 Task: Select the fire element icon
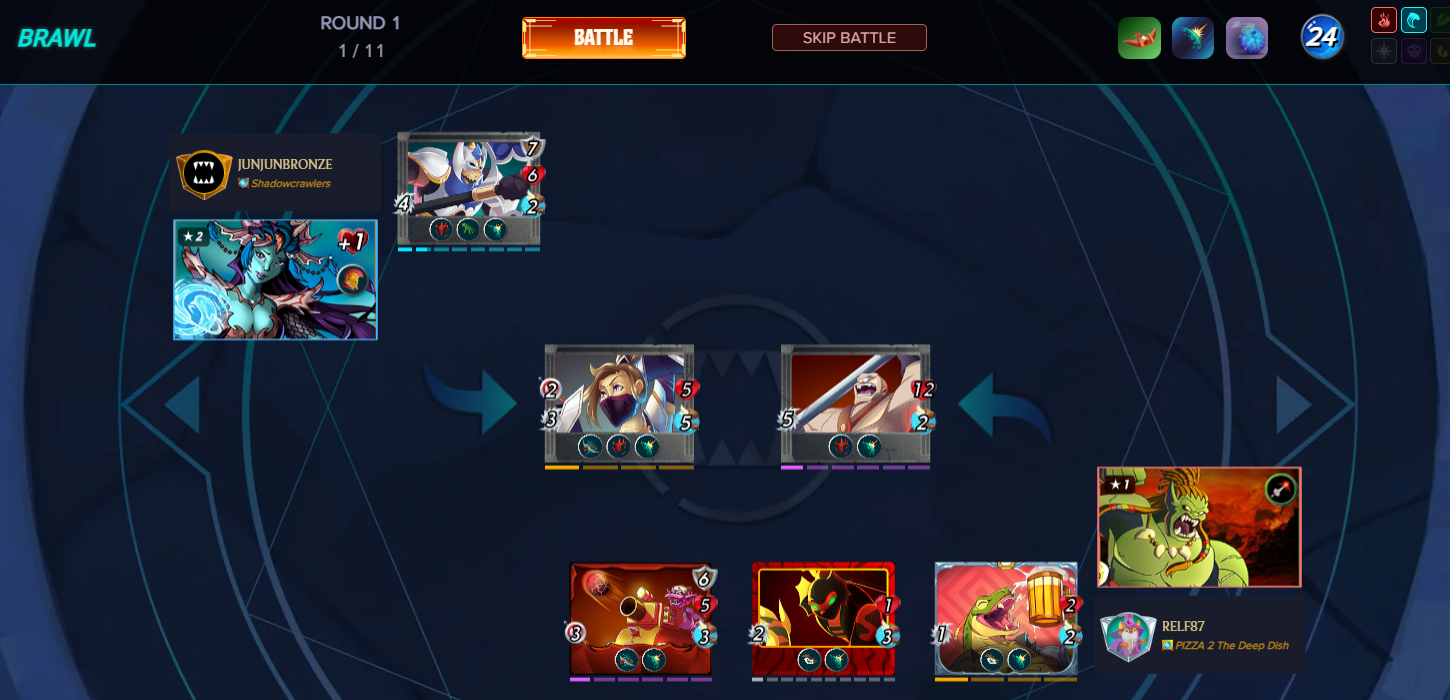tap(1384, 20)
